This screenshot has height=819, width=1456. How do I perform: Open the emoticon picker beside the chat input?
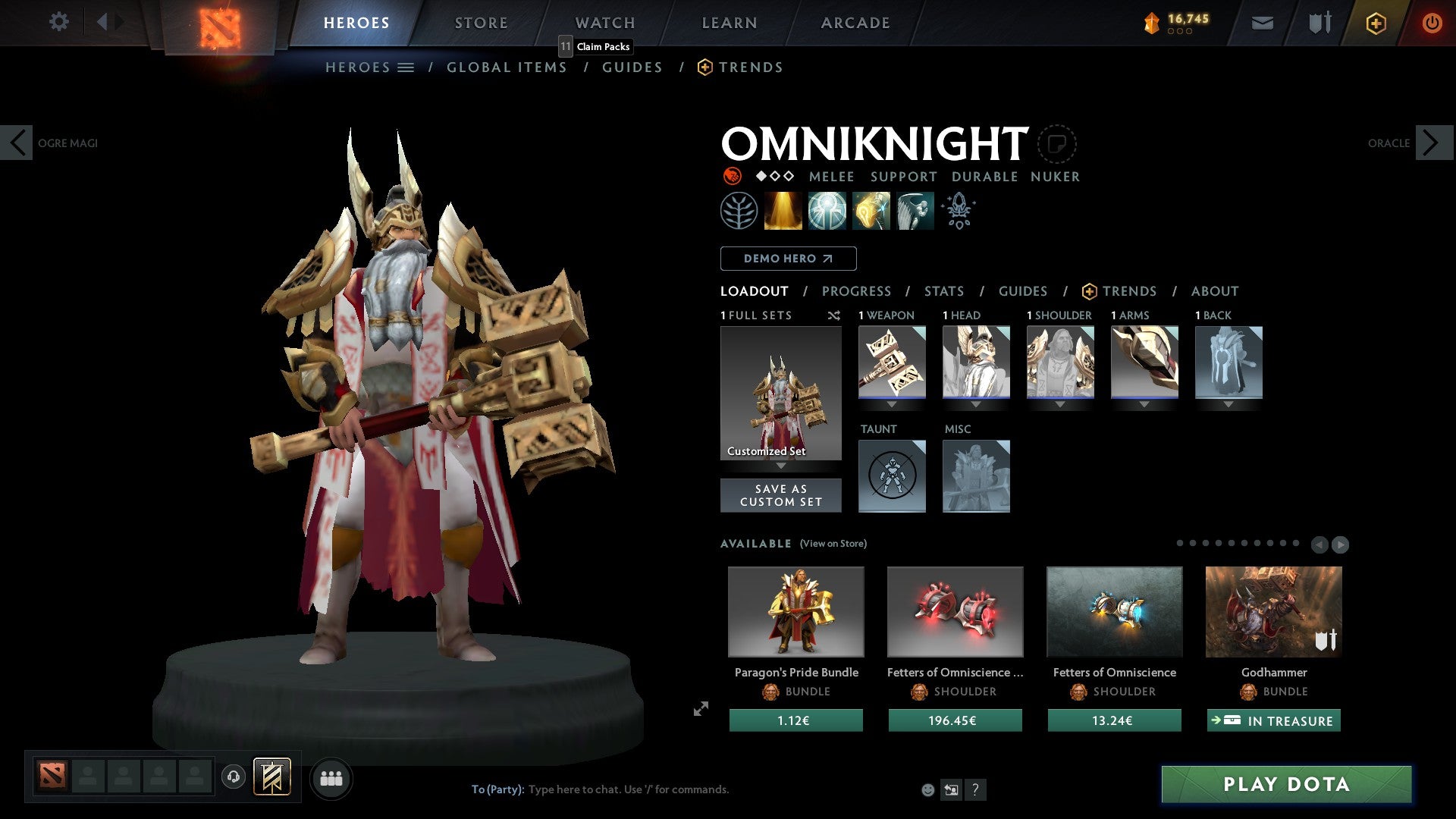pyautogui.click(x=927, y=789)
